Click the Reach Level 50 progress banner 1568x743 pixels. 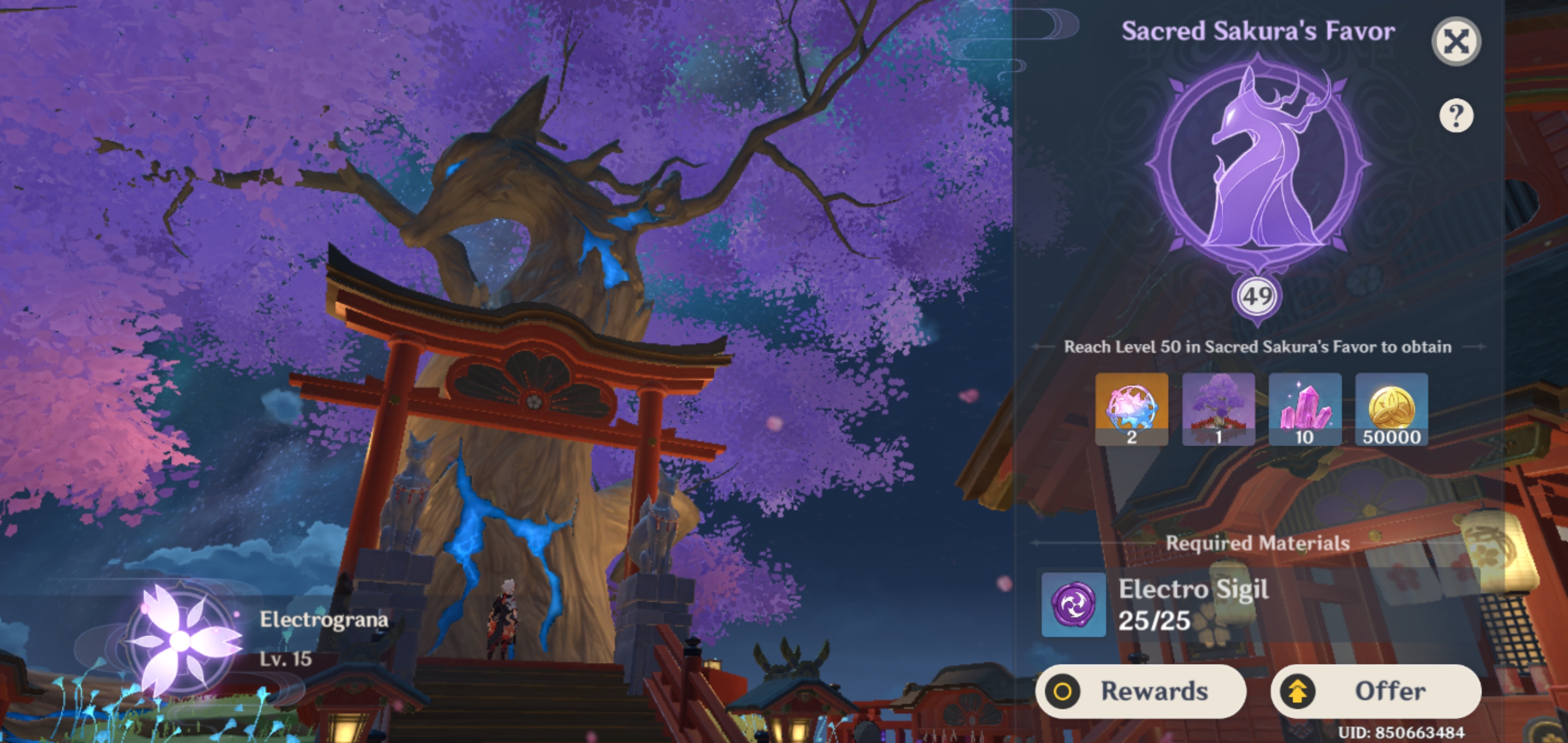tap(1257, 347)
